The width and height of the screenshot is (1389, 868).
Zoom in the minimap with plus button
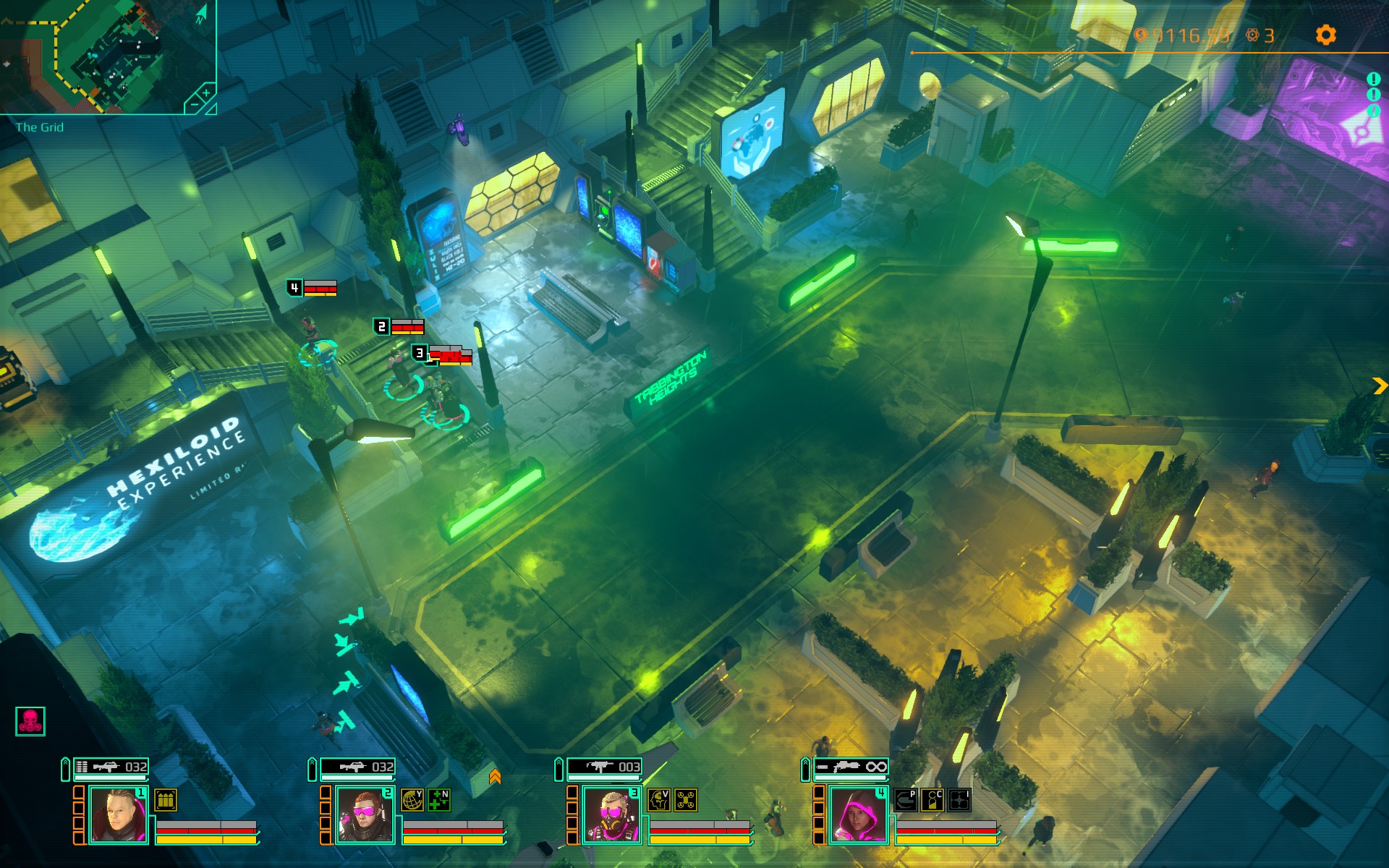point(206,93)
